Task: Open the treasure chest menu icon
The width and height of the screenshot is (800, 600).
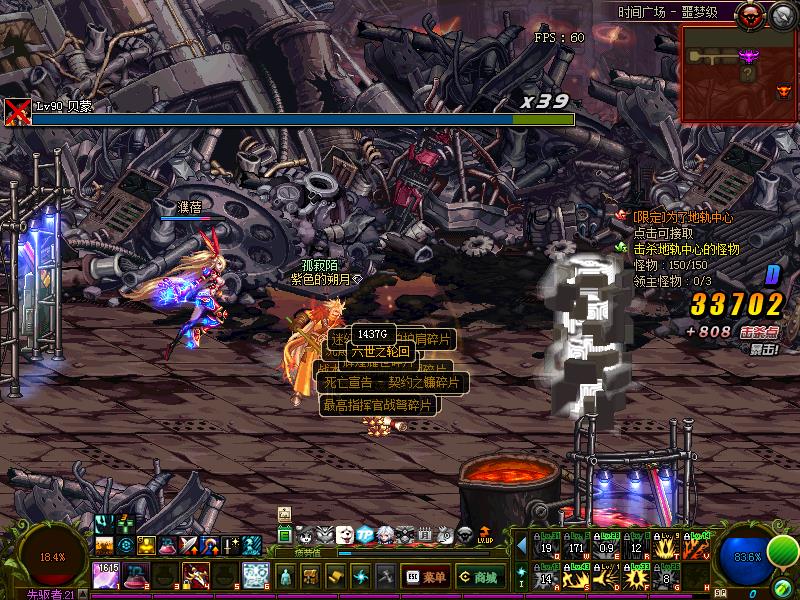Action: click(310, 576)
